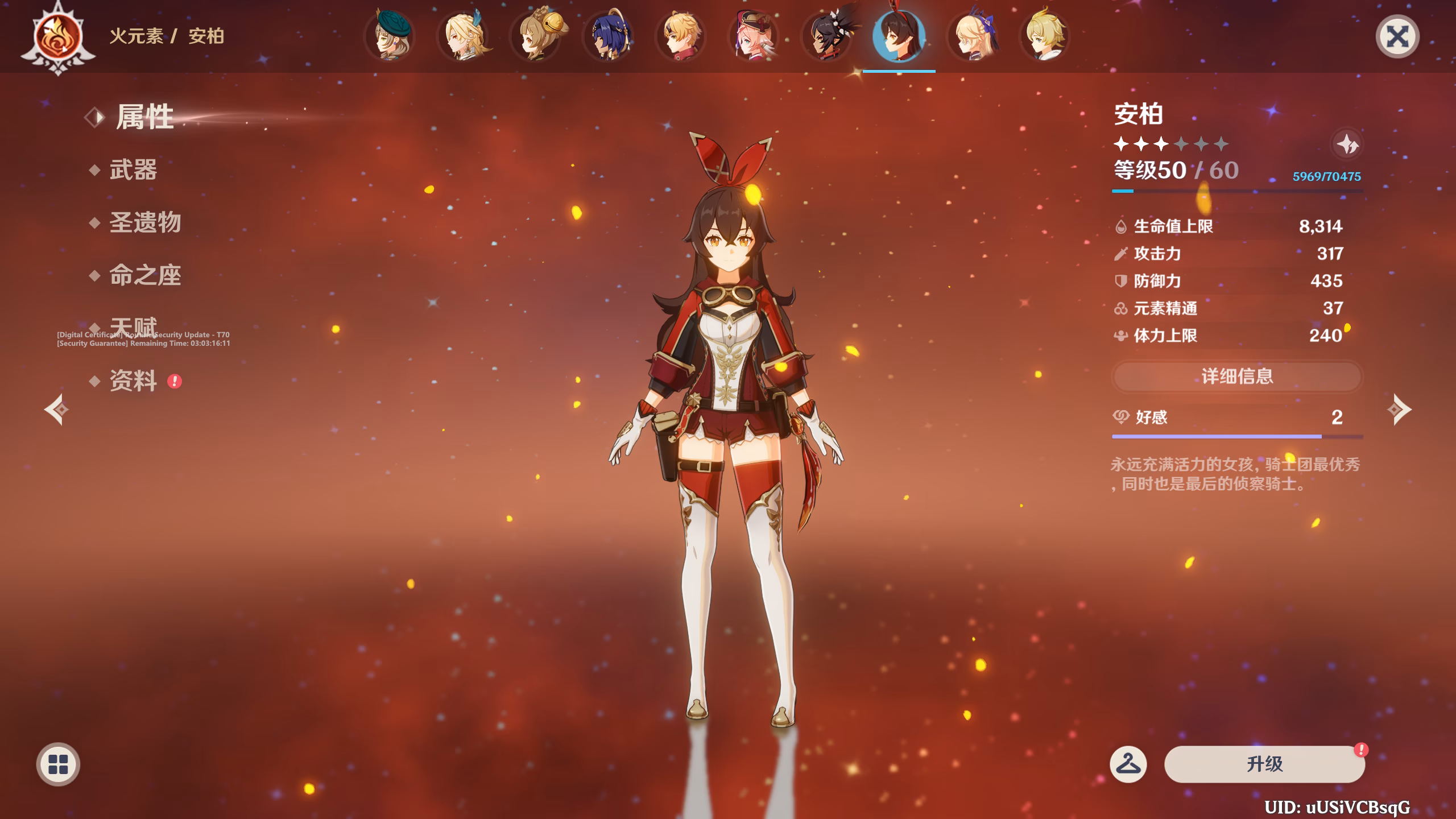
Task: Open the 资料 (profile) menu entry
Action: point(133,381)
